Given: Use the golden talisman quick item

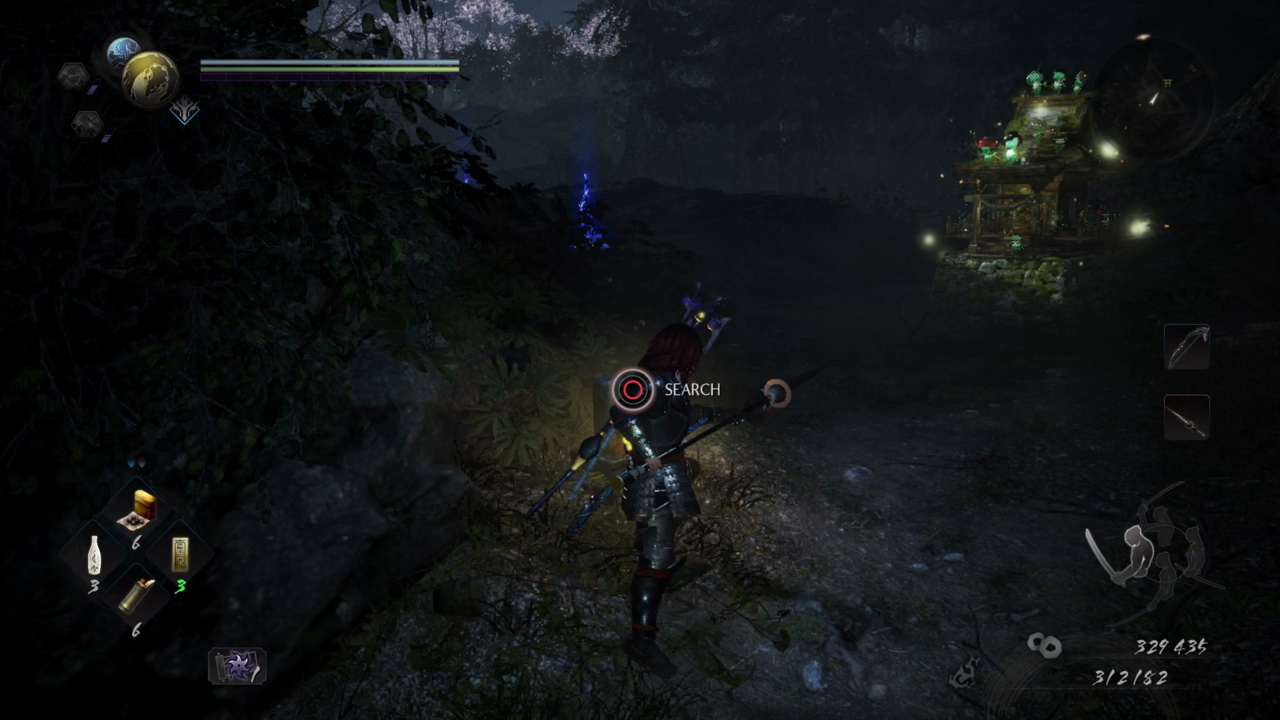Looking at the screenshot, I should coord(180,553).
